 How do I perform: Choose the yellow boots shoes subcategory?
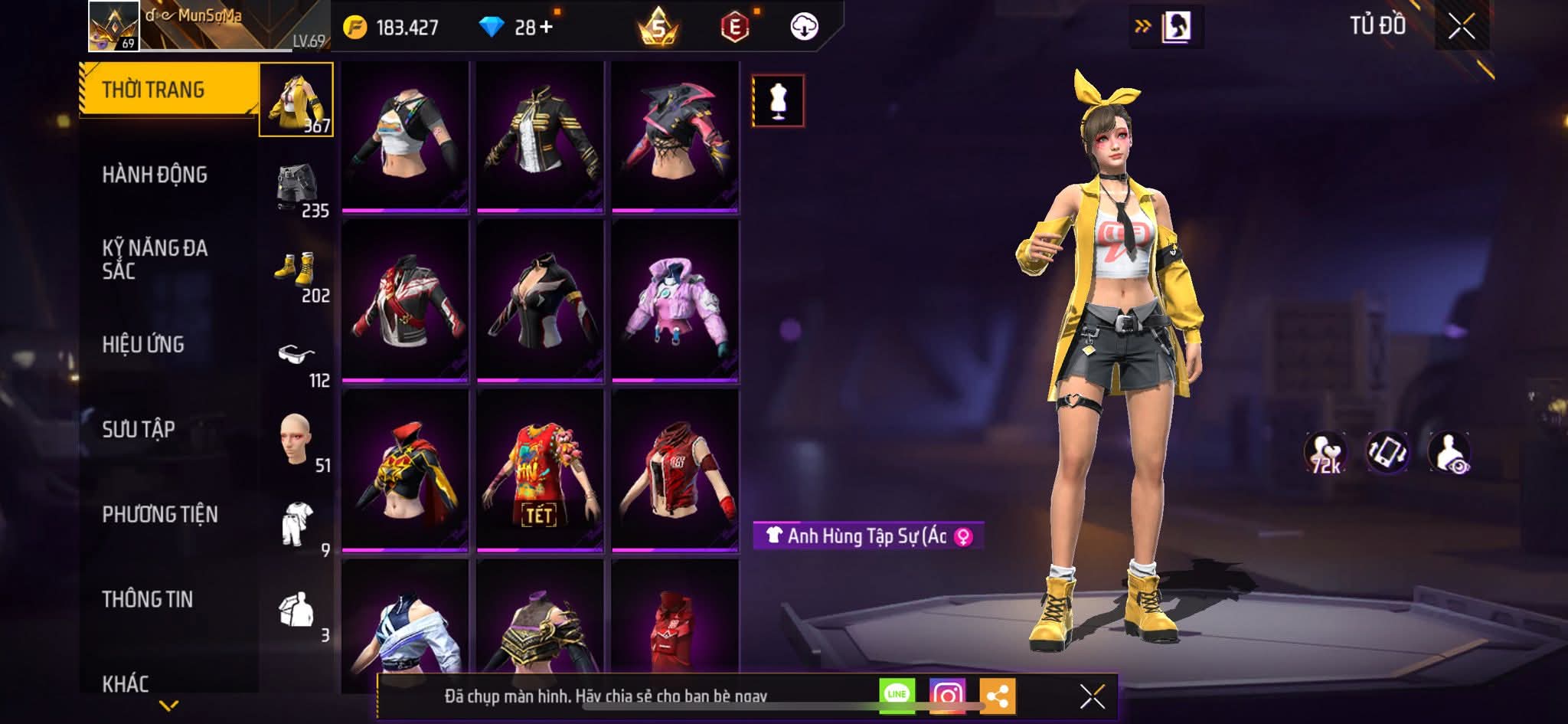[x=296, y=270]
